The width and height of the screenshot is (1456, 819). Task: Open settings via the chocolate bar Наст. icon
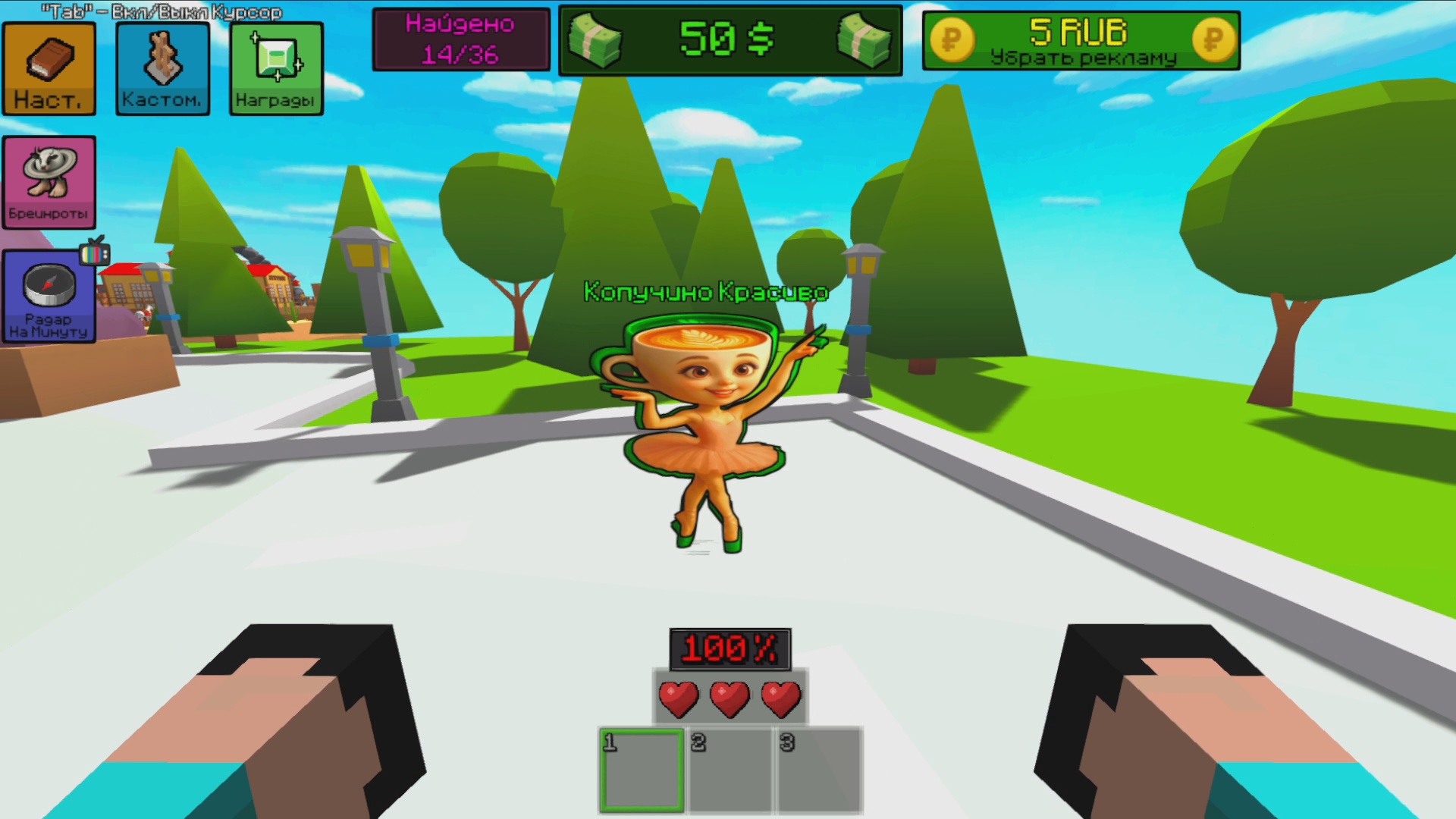(49, 67)
